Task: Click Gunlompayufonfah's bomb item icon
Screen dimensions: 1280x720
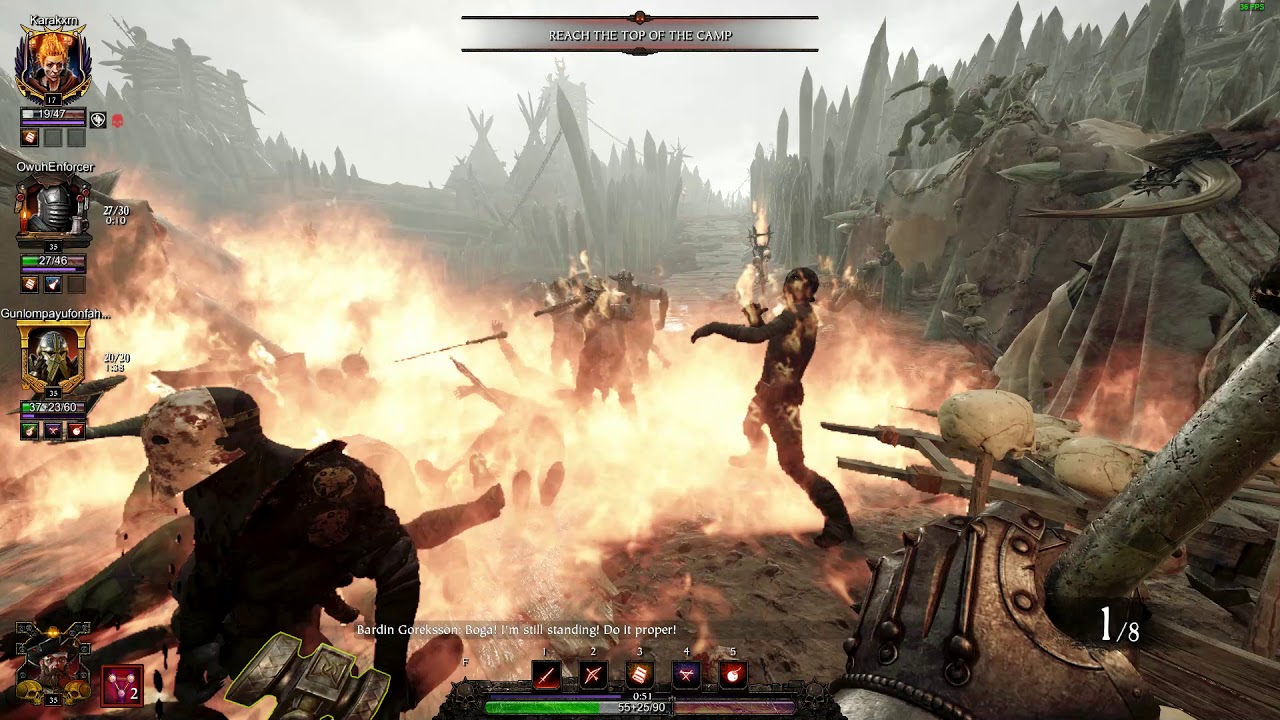Action: [x=76, y=430]
